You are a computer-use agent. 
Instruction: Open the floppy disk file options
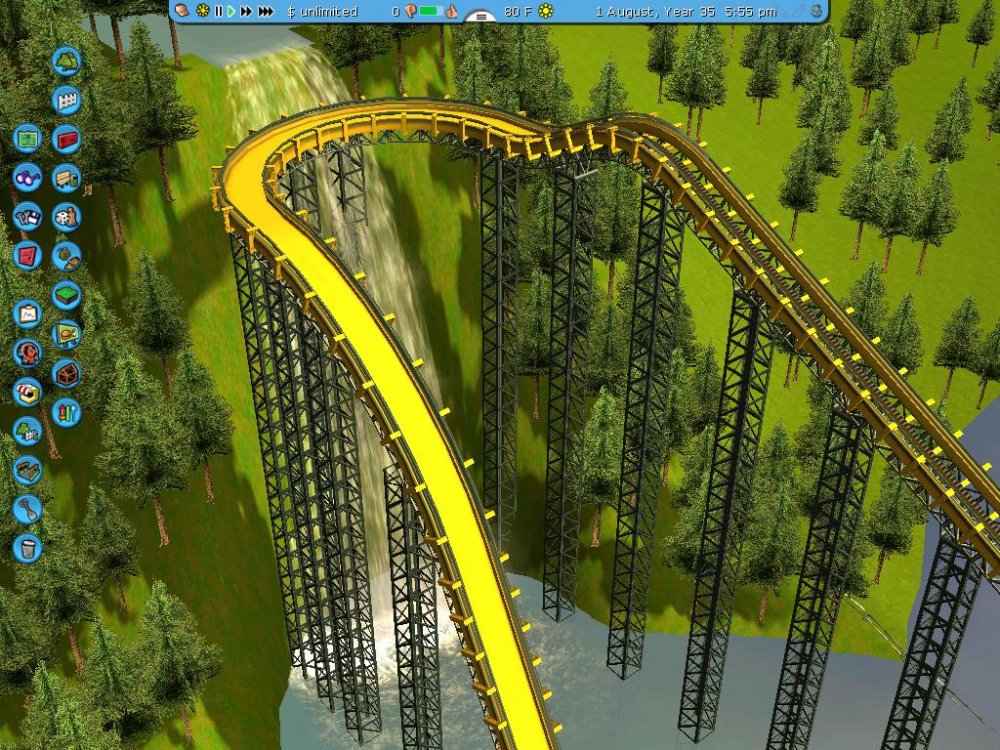(x=27, y=216)
